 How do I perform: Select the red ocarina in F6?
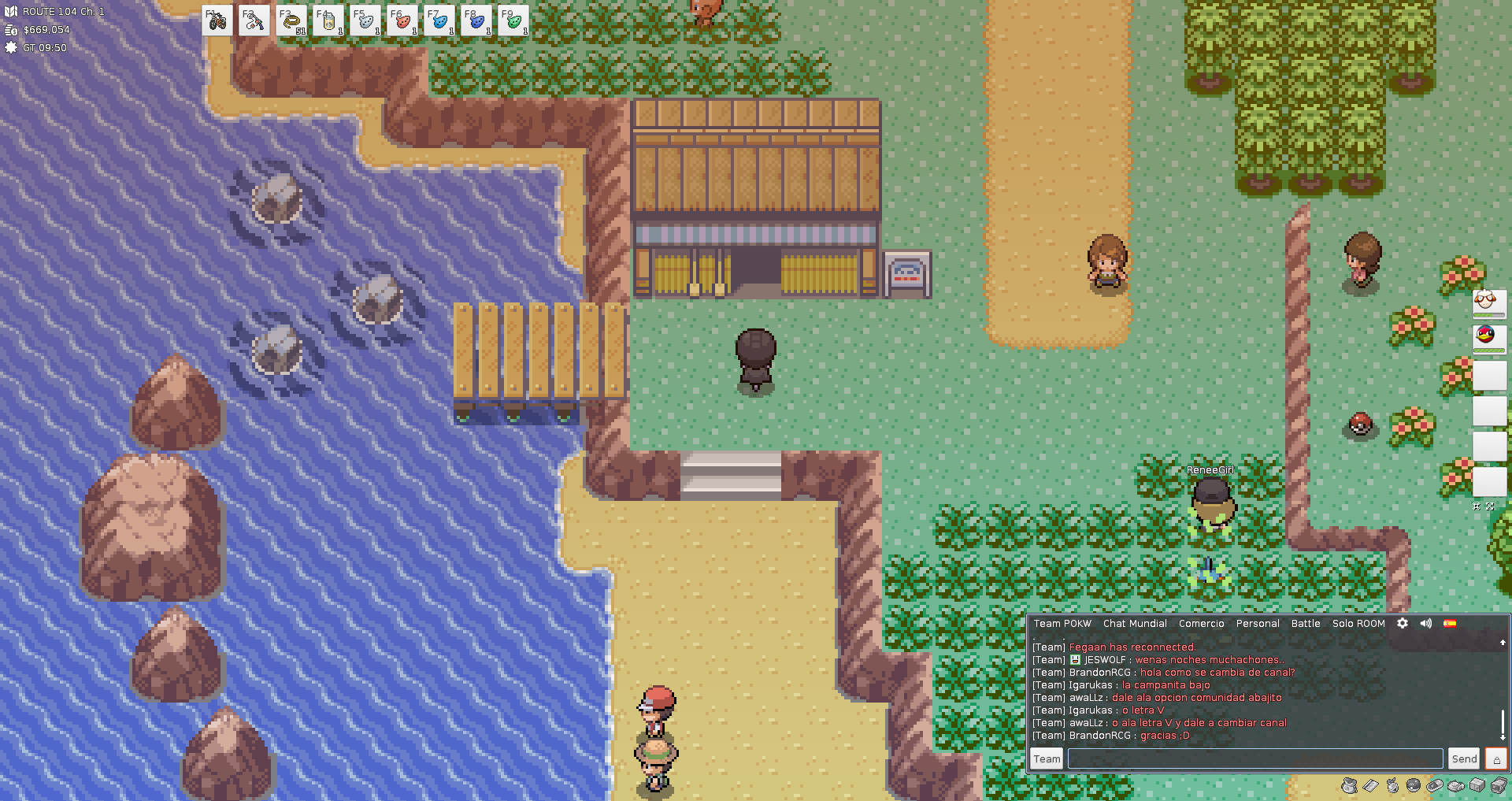(x=402, y=21)
